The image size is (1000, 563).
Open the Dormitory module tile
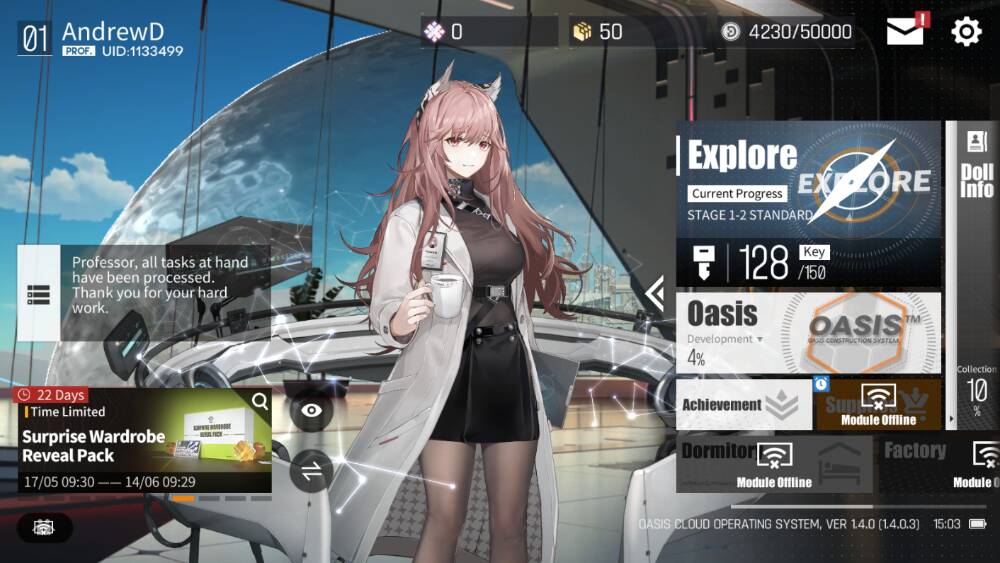[x=773, y=463]
